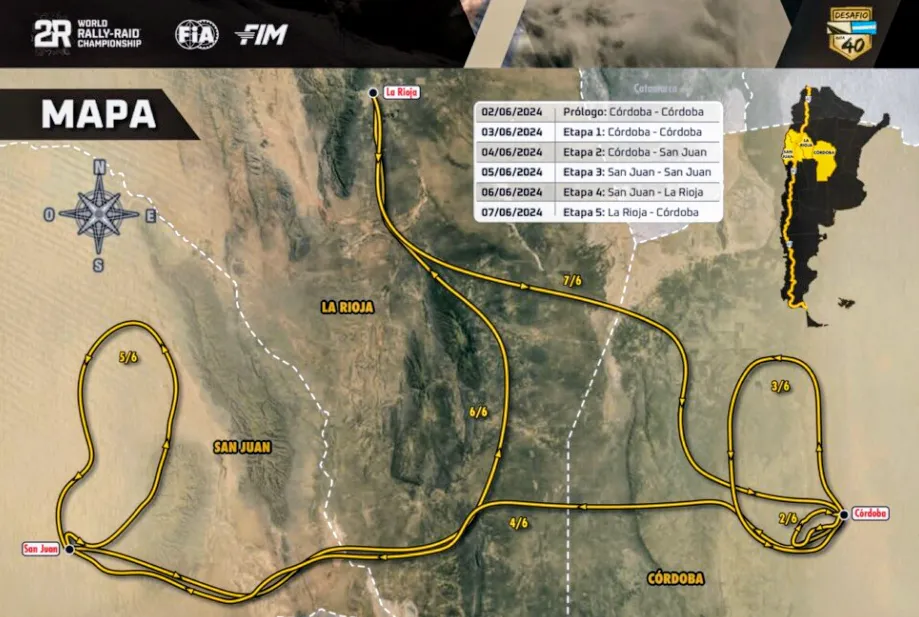The height and width of the screenshot is (617, 919).
Task: Select the Prólogo Córdoba - Córdoba schedule row
Action: [598, 111]
